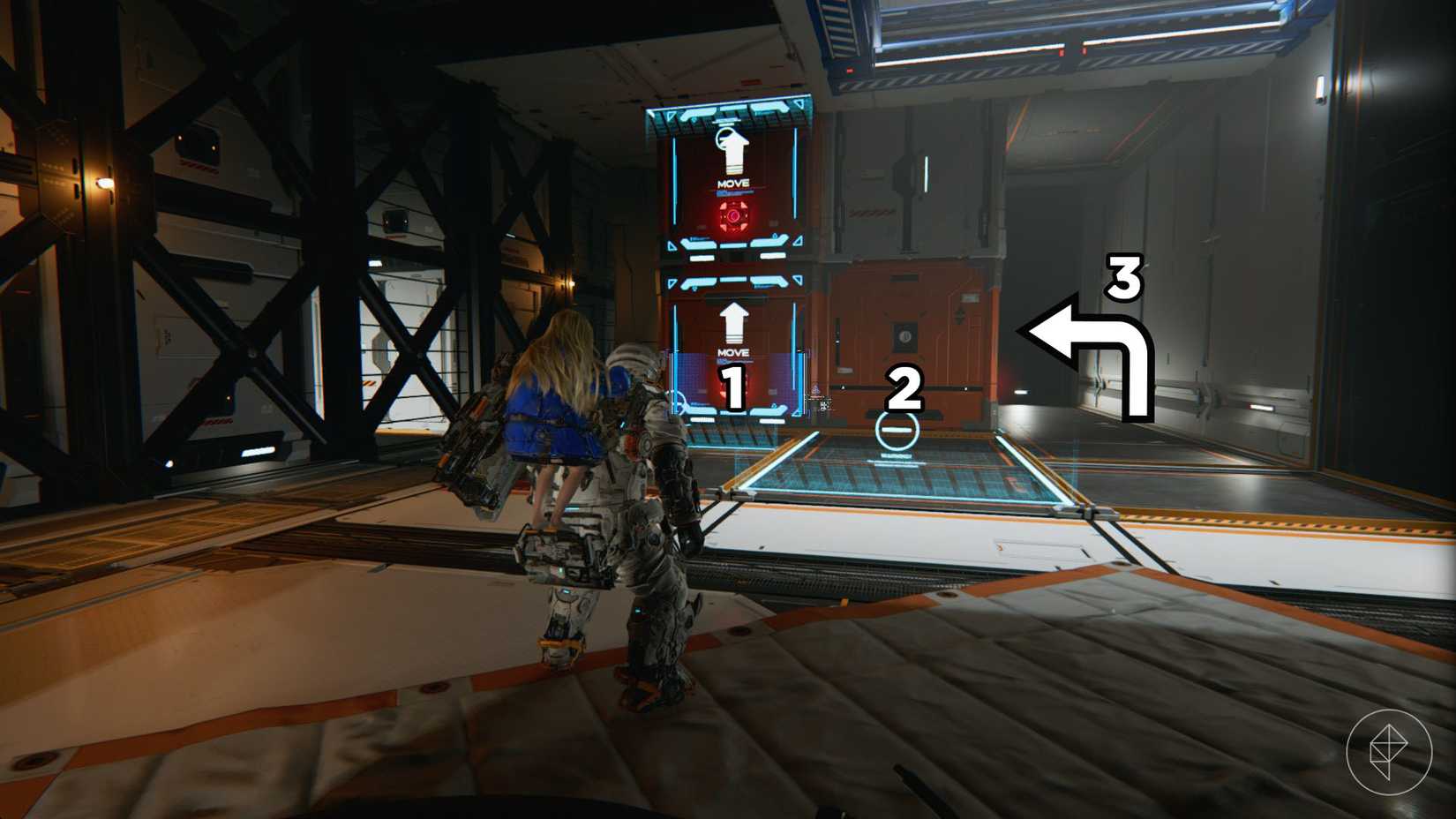Click the MOVE text label on the upper crate
Screen dimensions: 1456x819
tap(733, 184)
